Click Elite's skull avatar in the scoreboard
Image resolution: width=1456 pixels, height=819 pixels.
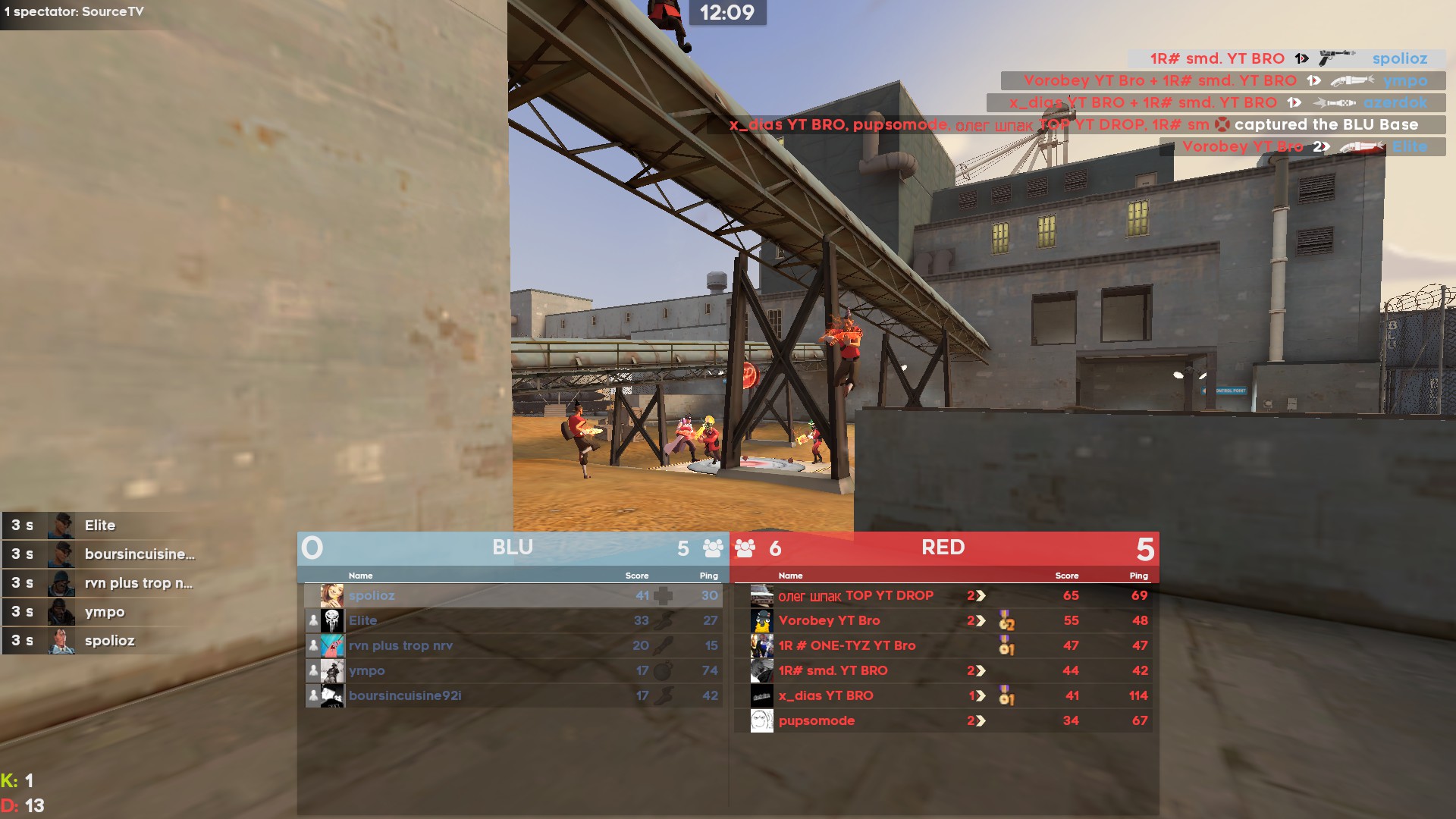(x=332, y=620)
